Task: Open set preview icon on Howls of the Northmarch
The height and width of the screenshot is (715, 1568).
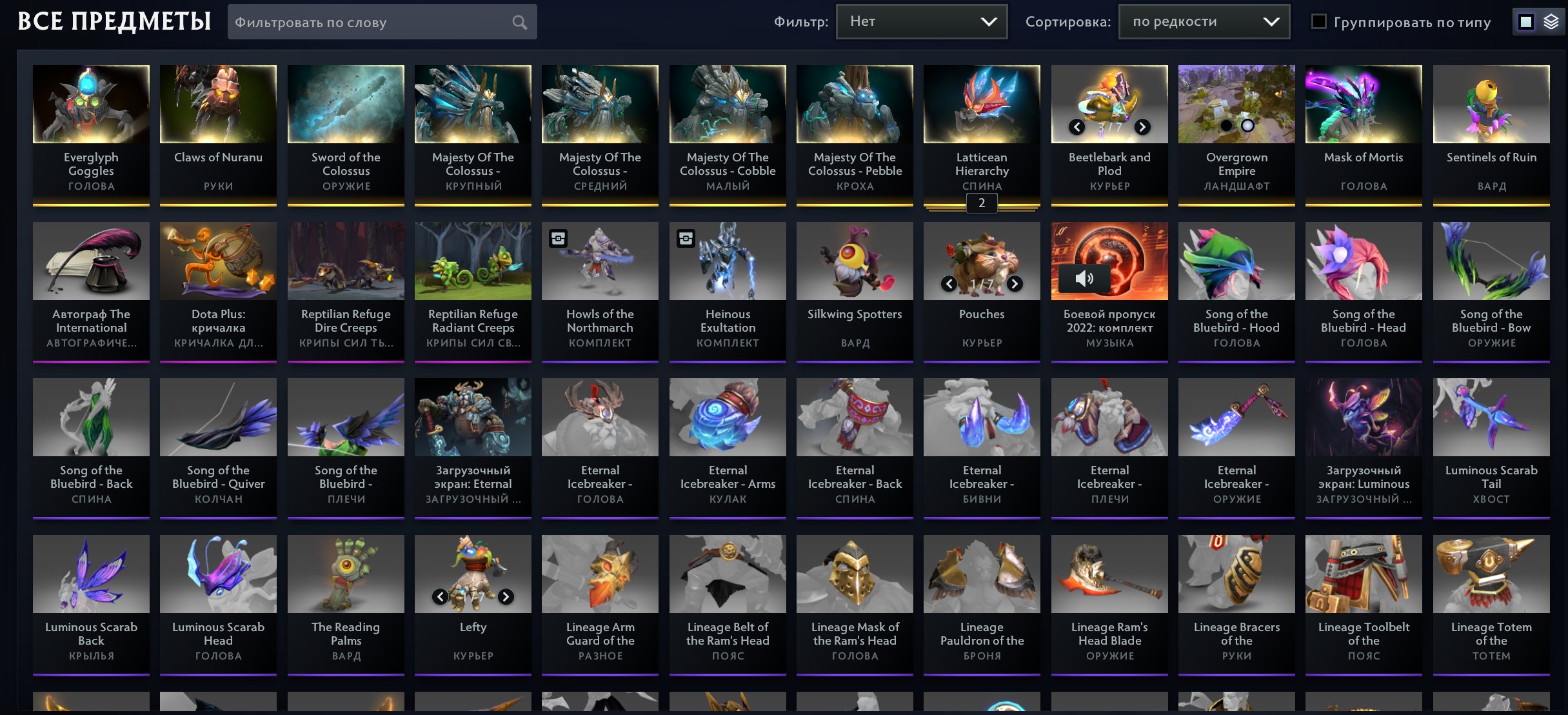Action: pyautogui.click(x=557, y=238)
